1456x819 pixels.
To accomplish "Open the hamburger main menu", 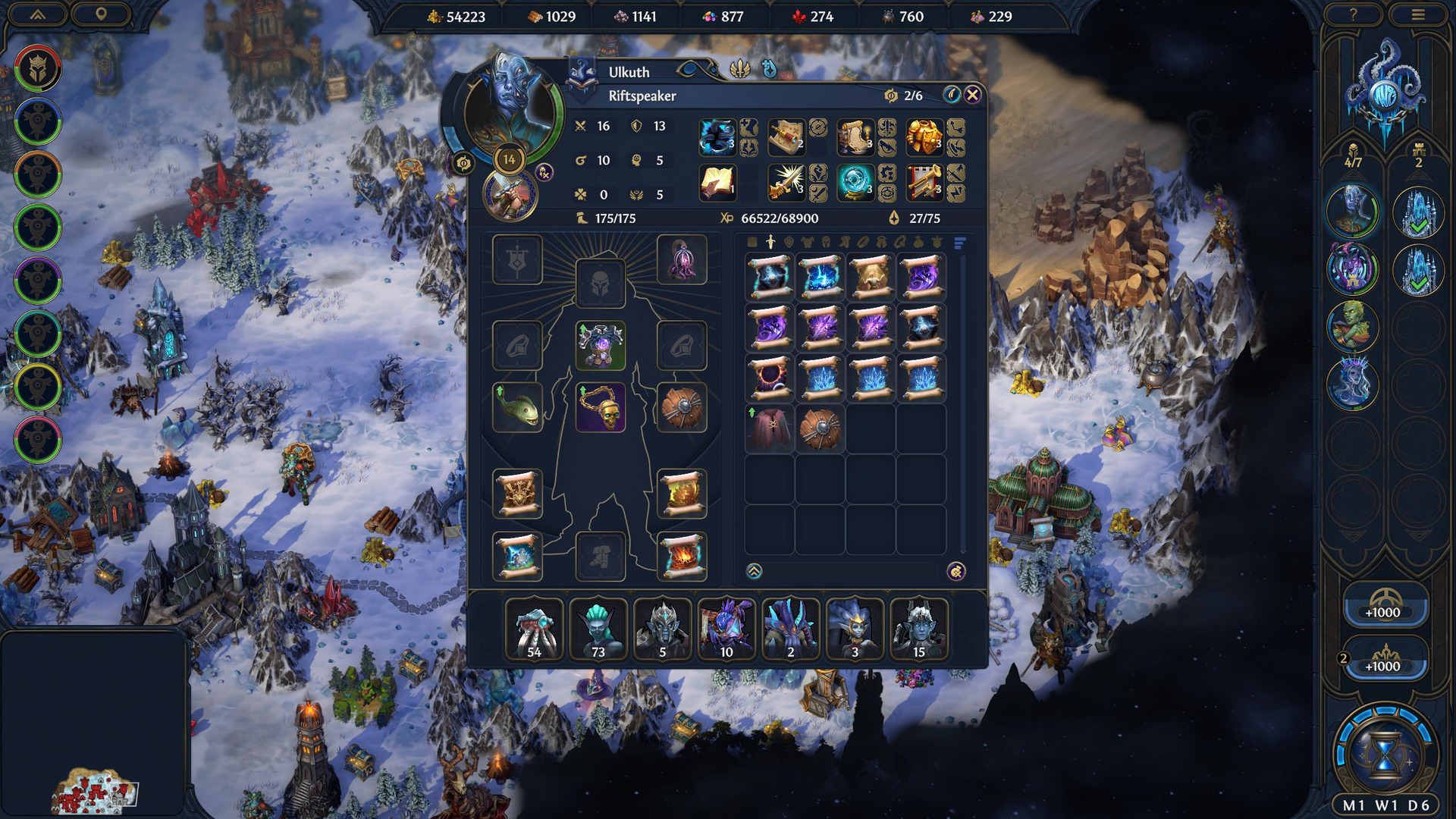I will click(1417, 15).
